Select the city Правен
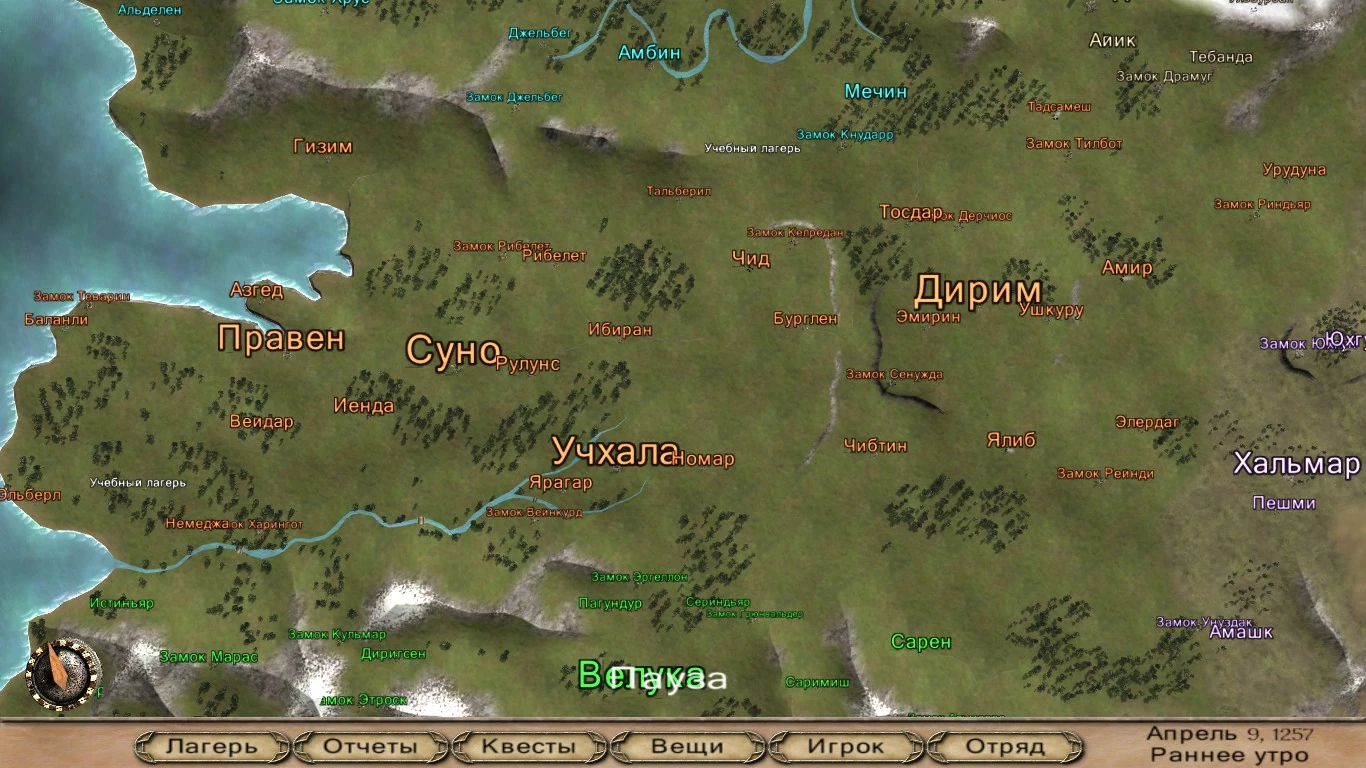 [x=283, y=339]
